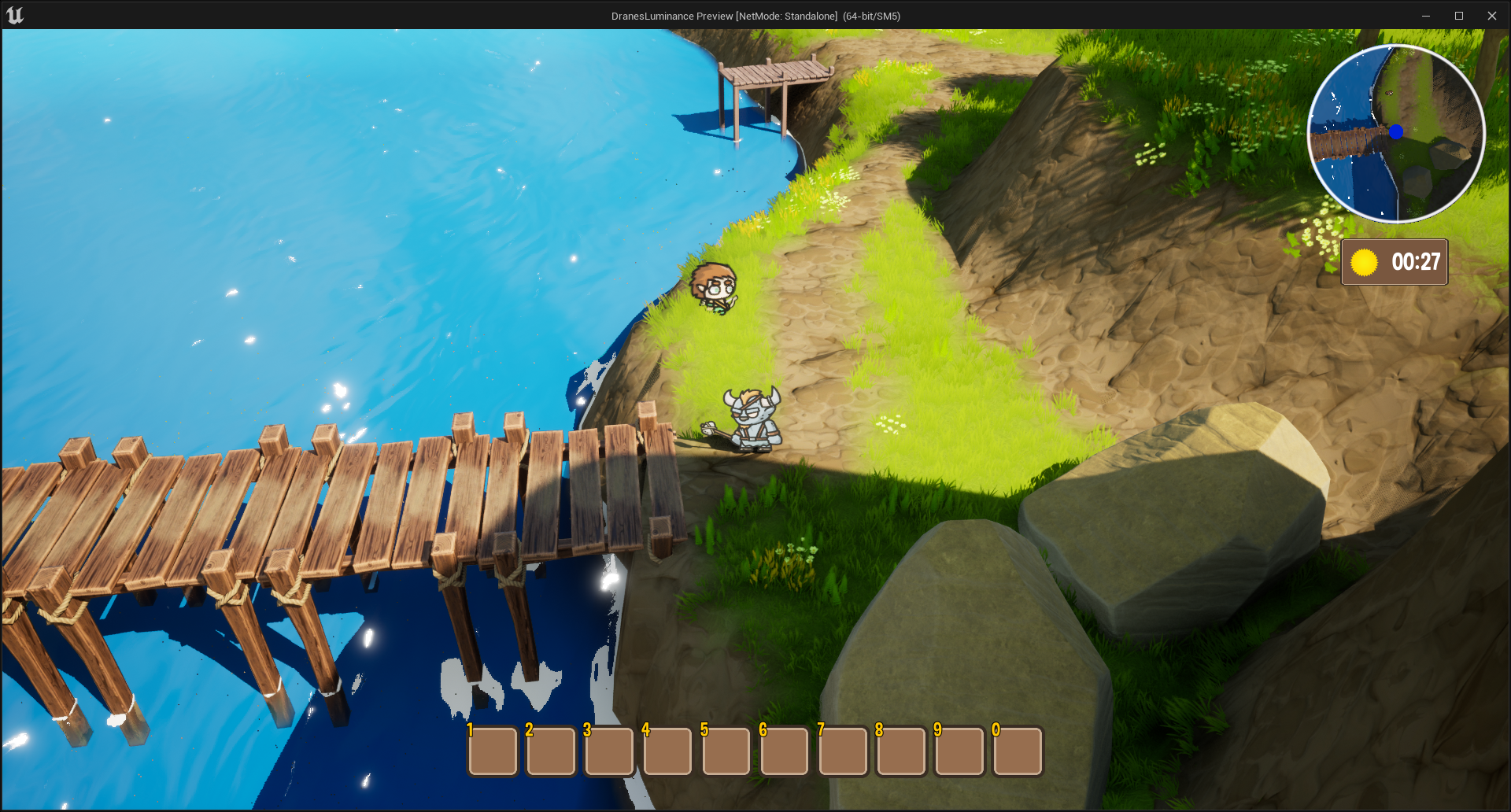The image size is (1511, 812).
Task: Click the hotbar slot labeled 0
Action: [x=1018, y=751]
